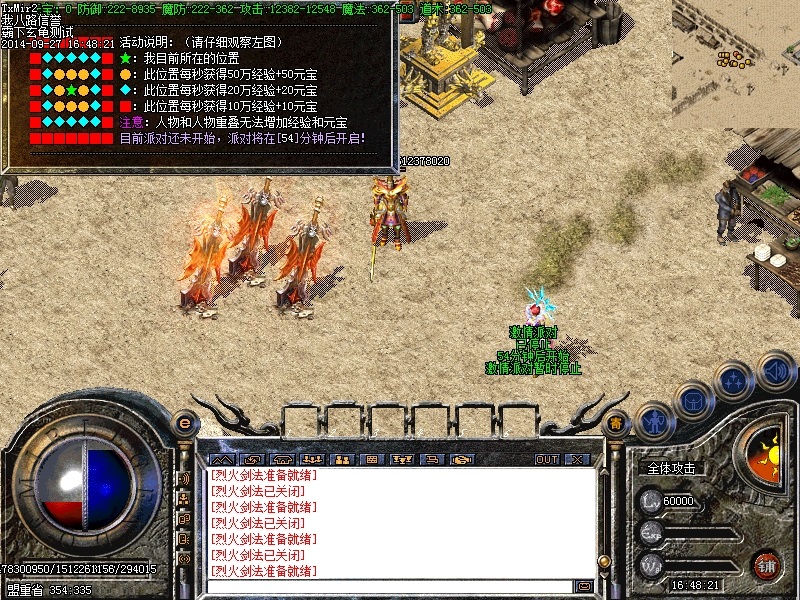Click the round orange 'e' button
The image size is (800, 600).
[x=183, y=424]
